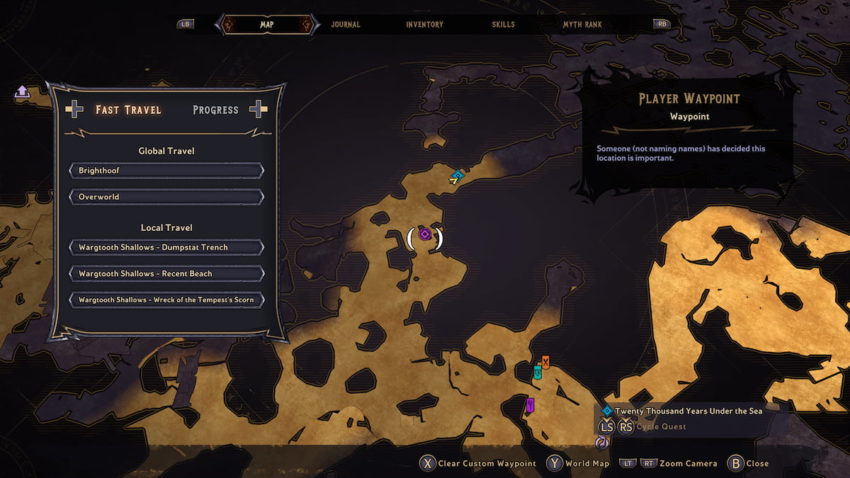The image size is (850, 478).
Task: Open the Inventory tab
Action: click(x=424, y=24)
